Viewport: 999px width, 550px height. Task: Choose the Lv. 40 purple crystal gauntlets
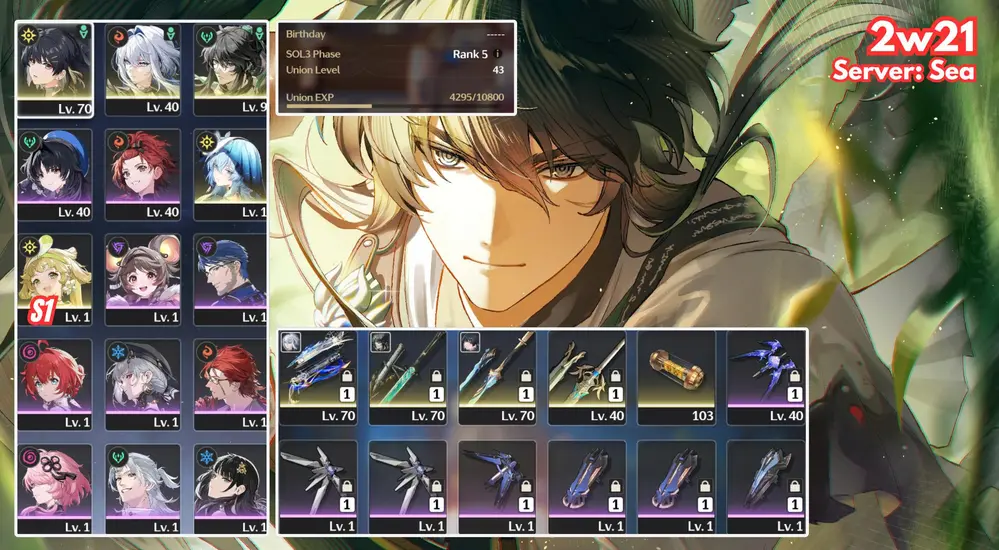[x=765, y=372]
